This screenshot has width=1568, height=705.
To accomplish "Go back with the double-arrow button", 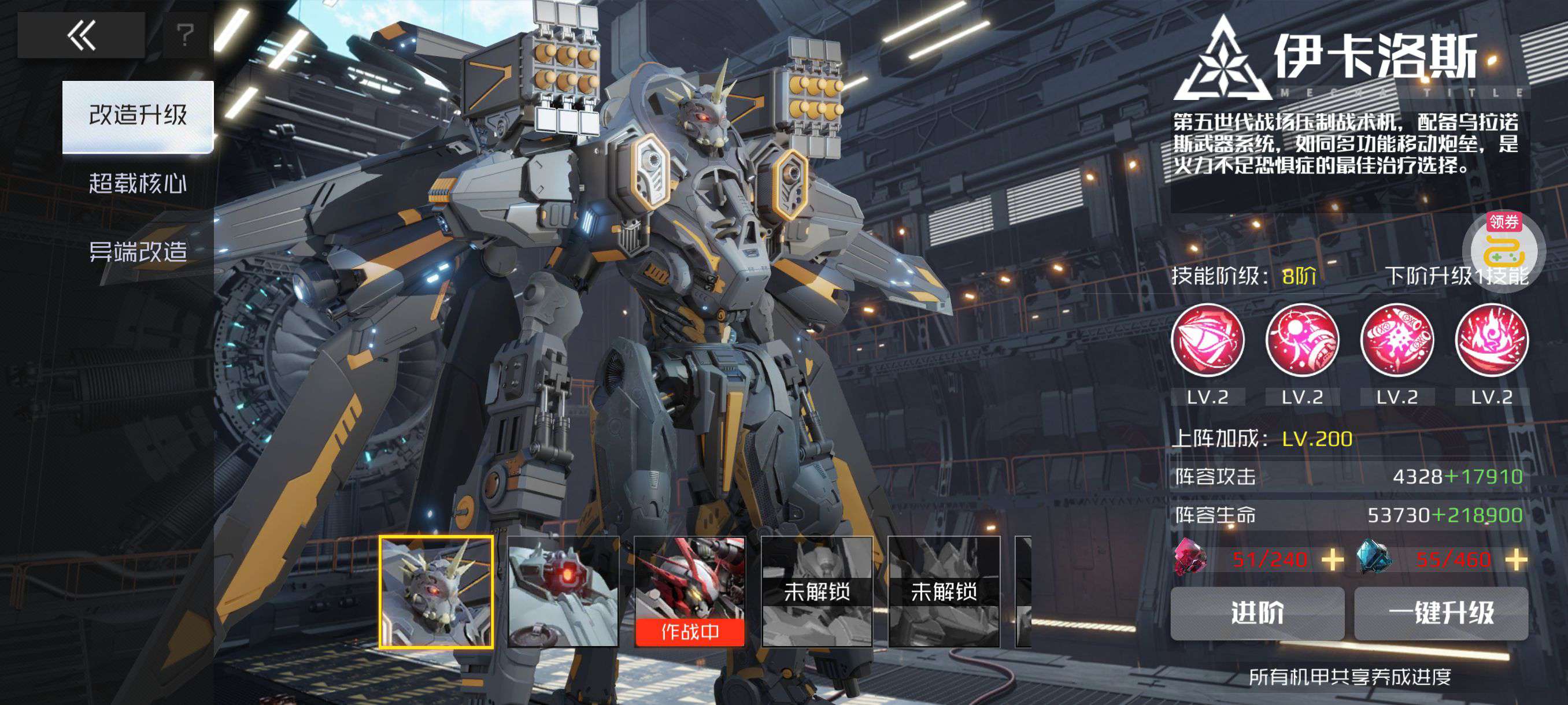I will click(x=81, y=35).
